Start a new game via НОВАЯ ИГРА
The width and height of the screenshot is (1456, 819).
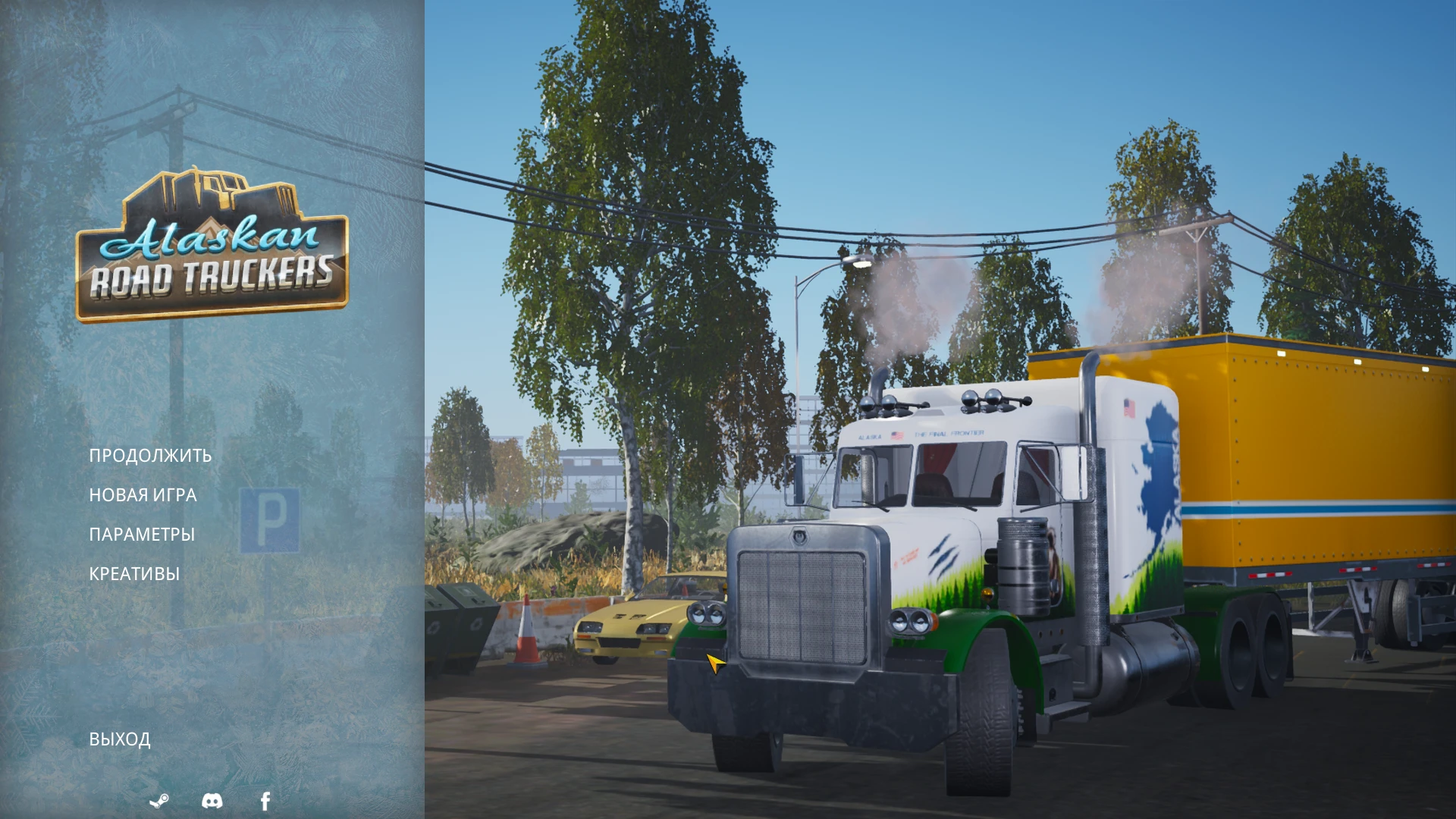point(143,494)
